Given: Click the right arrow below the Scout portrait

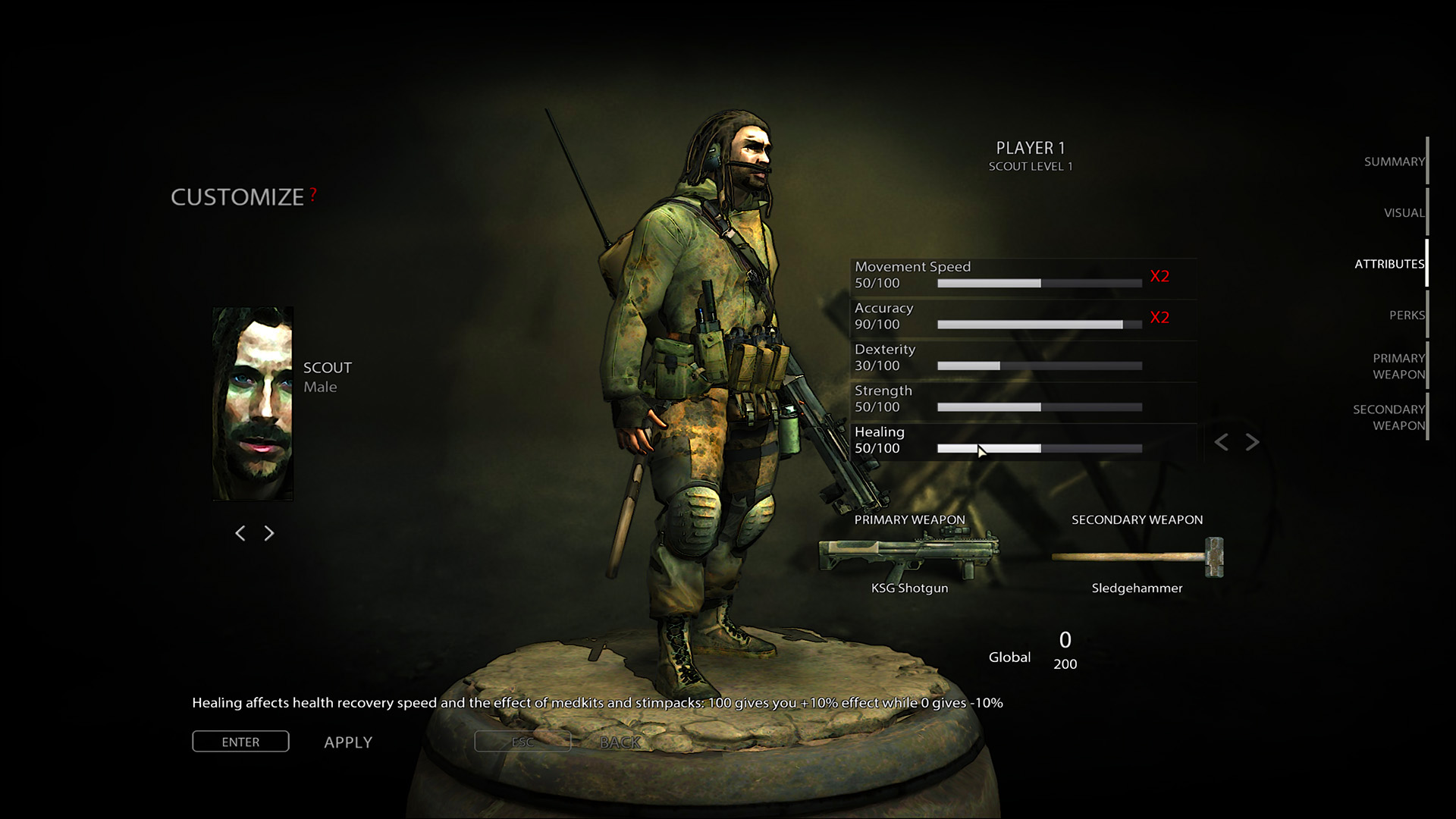Looking at the screenshot, I should (x=269, y=533).
